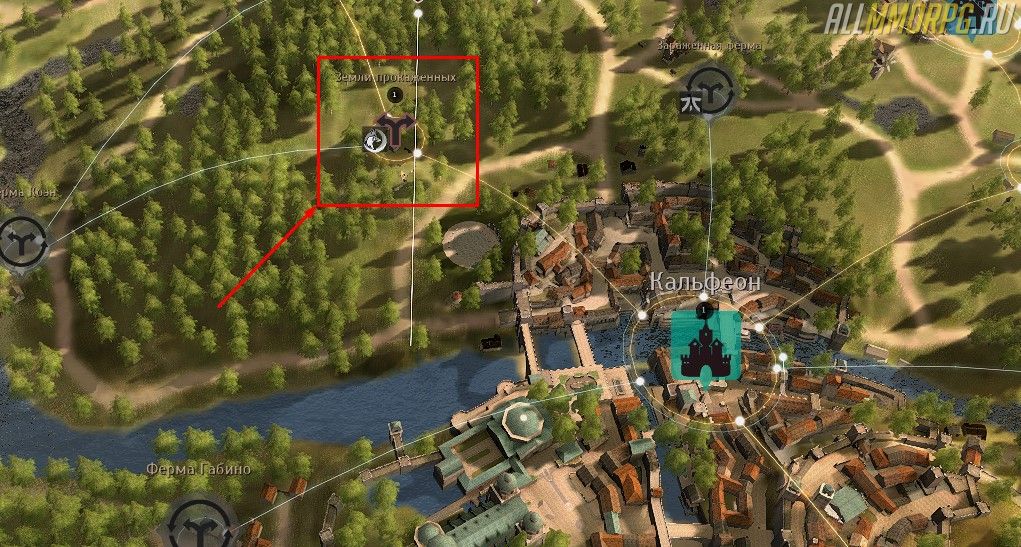The height and width of the screenshot is (547, 1021).
Task: Click the wolf icon beside Земли прокаженных
Action: (x=374, y=141)
